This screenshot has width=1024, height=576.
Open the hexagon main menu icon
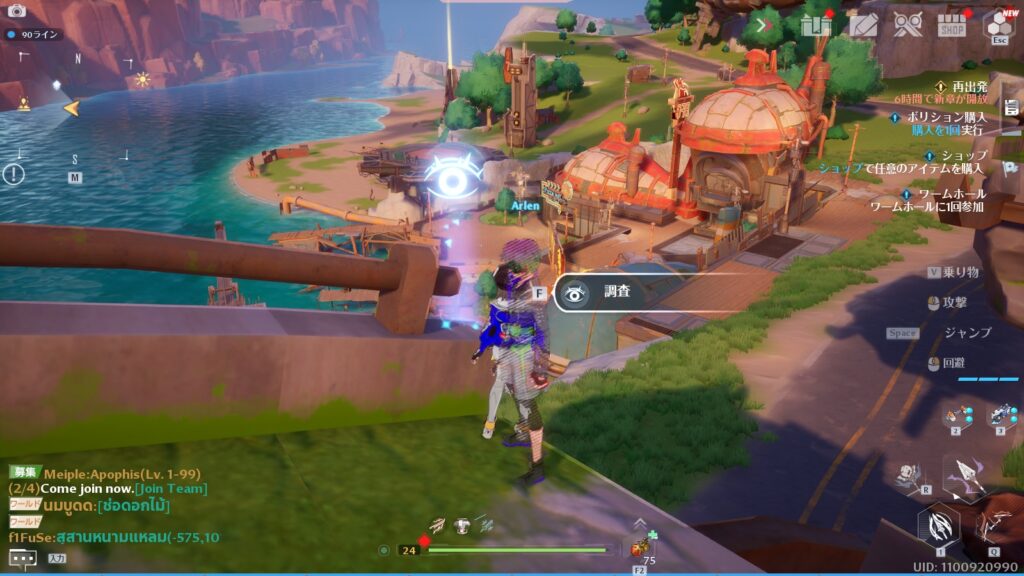pyautogui.click(x=998, y=24)
